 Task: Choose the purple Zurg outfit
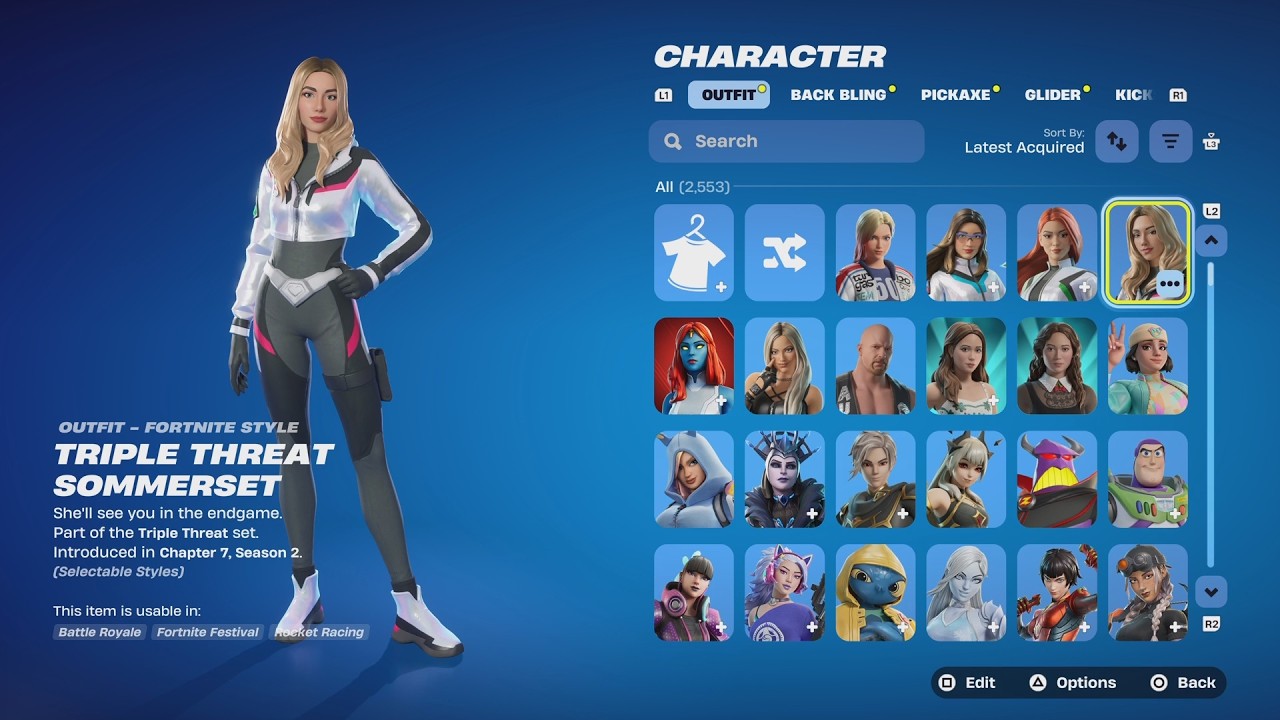(1057, 479)
